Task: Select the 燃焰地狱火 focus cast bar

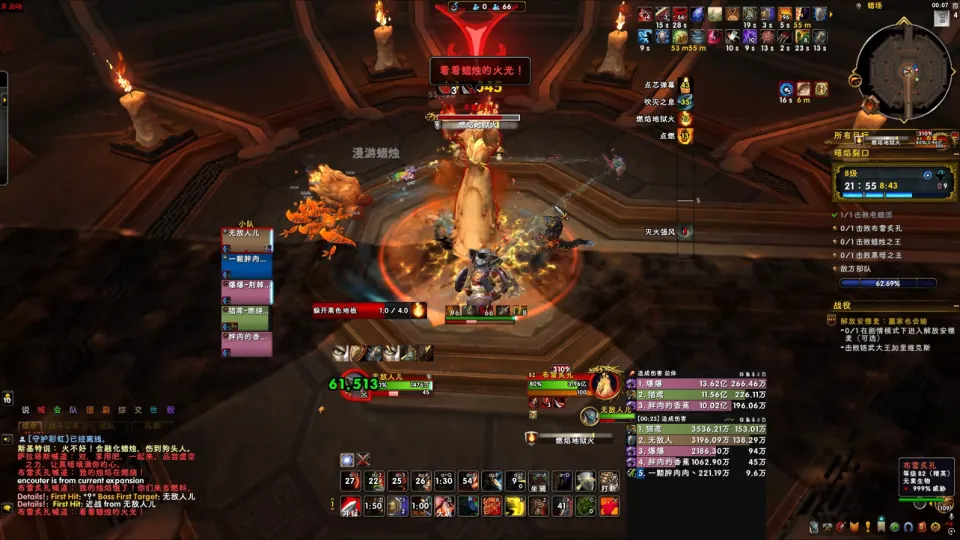Action: [575, 438]
